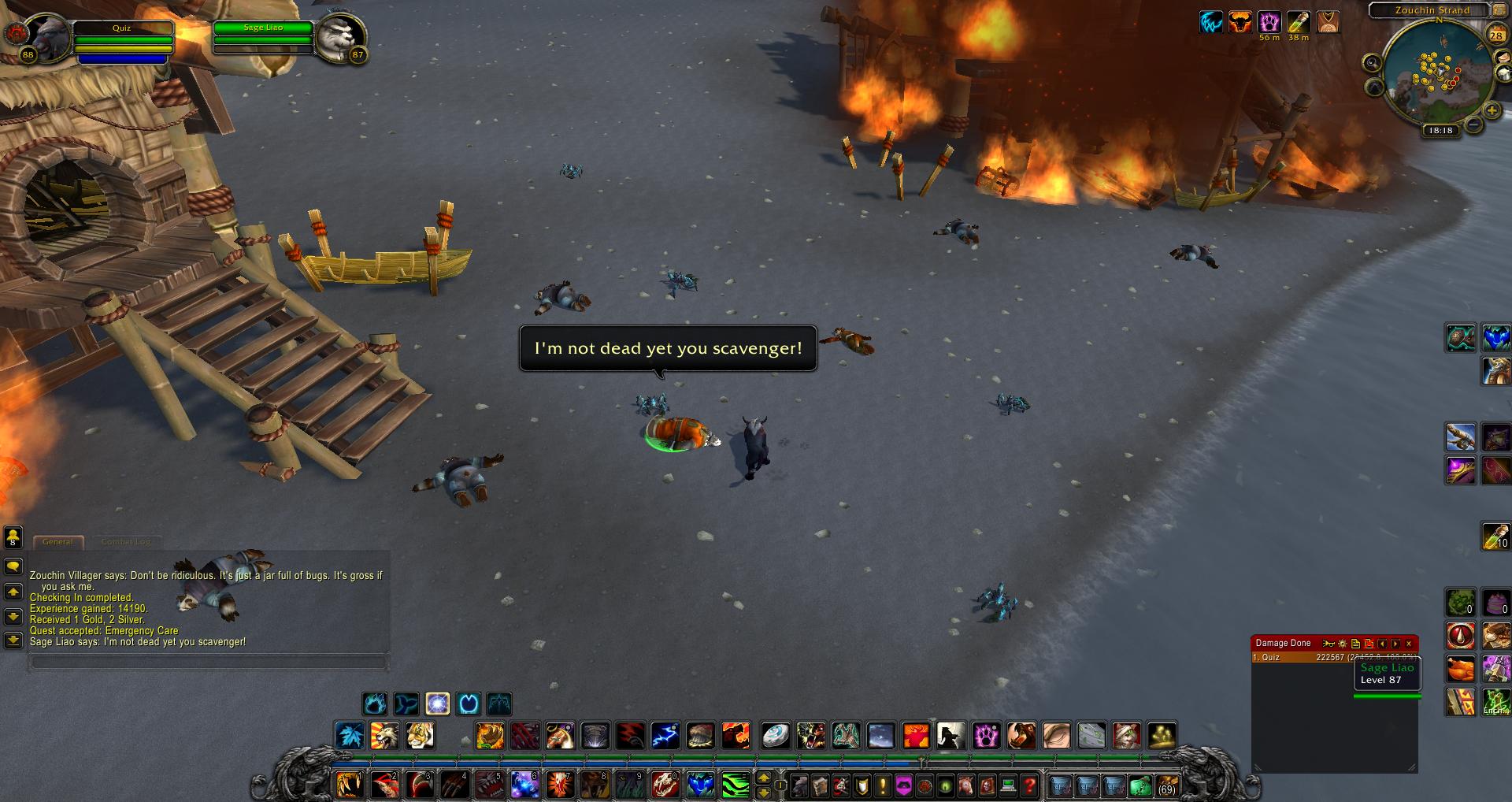The width and height of the screenshot is (1512, 802).
Task: Use the claw ability in slot 1
Action: [348, 785]
